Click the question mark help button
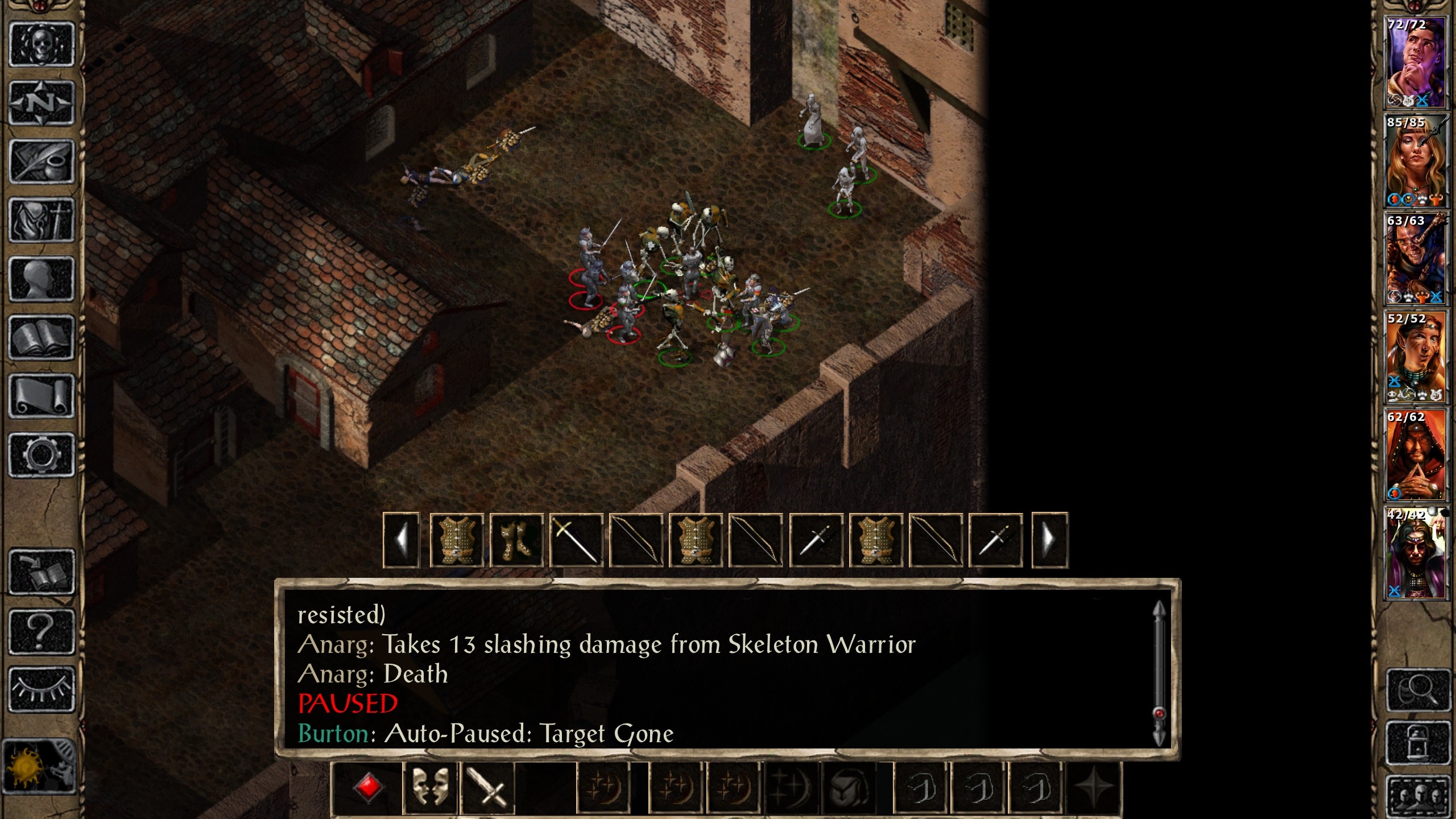This screenshot has width=1456, height=819. [42, 631]
